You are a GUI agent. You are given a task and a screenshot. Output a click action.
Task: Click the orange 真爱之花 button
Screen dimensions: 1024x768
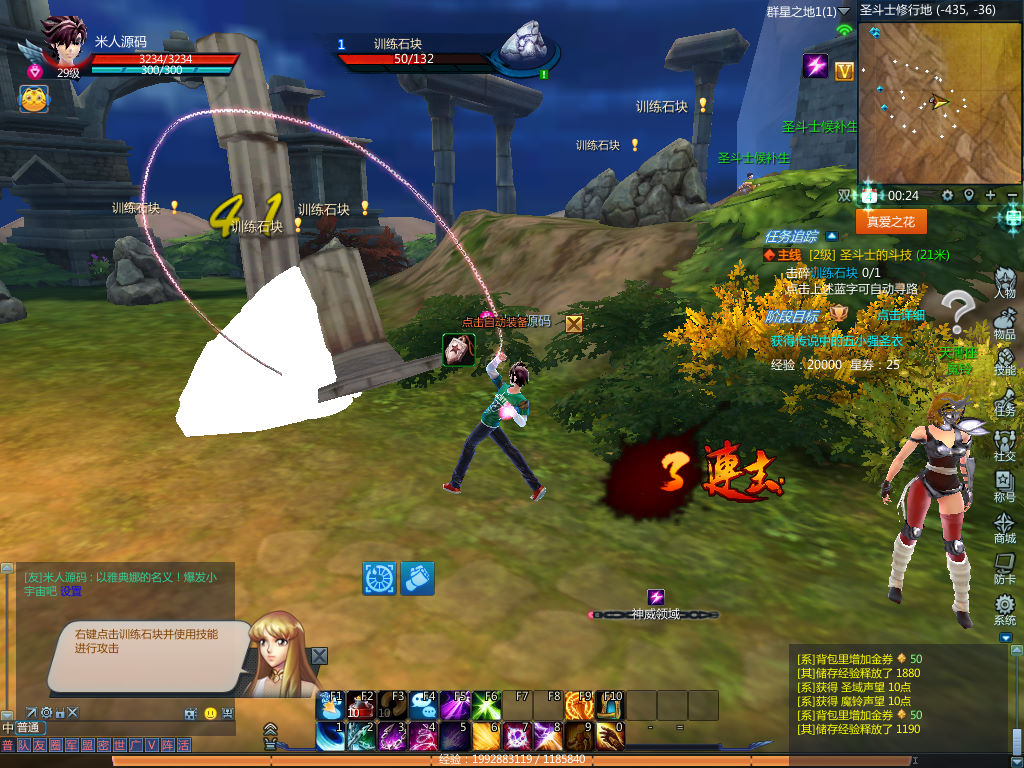point(890,221)
